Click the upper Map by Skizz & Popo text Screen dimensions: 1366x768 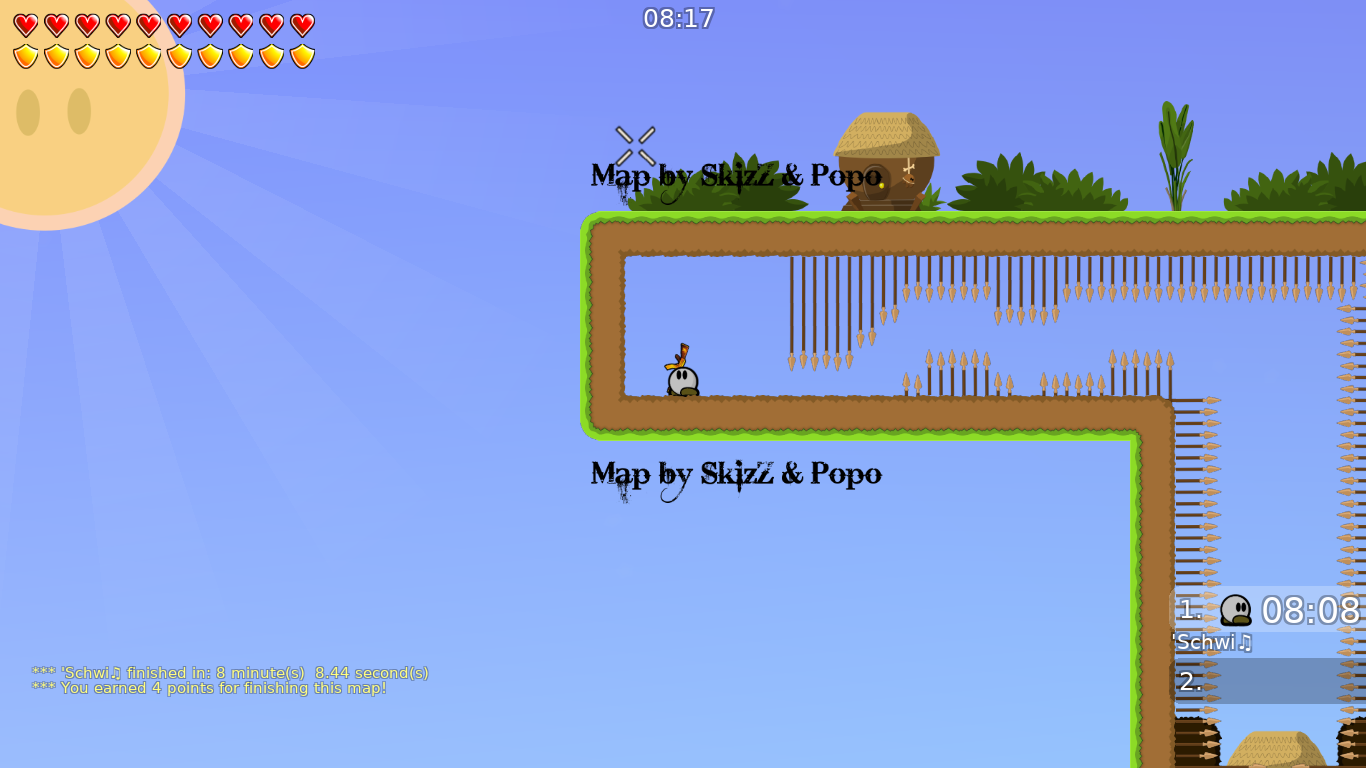[735, 176]
